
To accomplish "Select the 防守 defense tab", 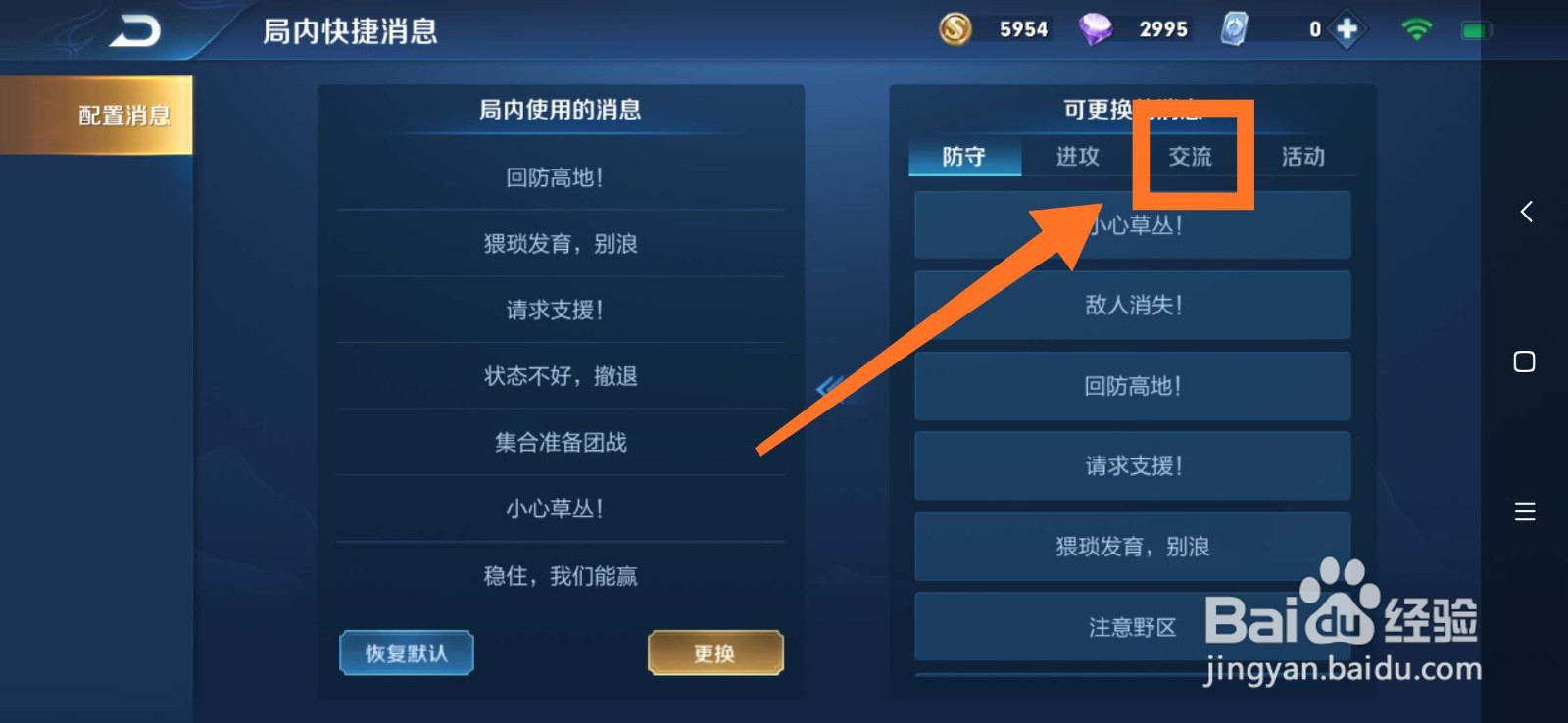I will [x=965, y=157].
